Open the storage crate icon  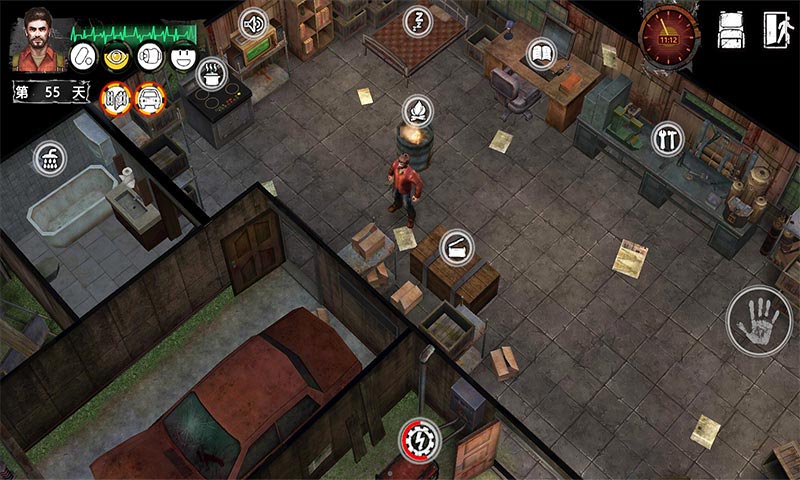[x=457, y=246]
